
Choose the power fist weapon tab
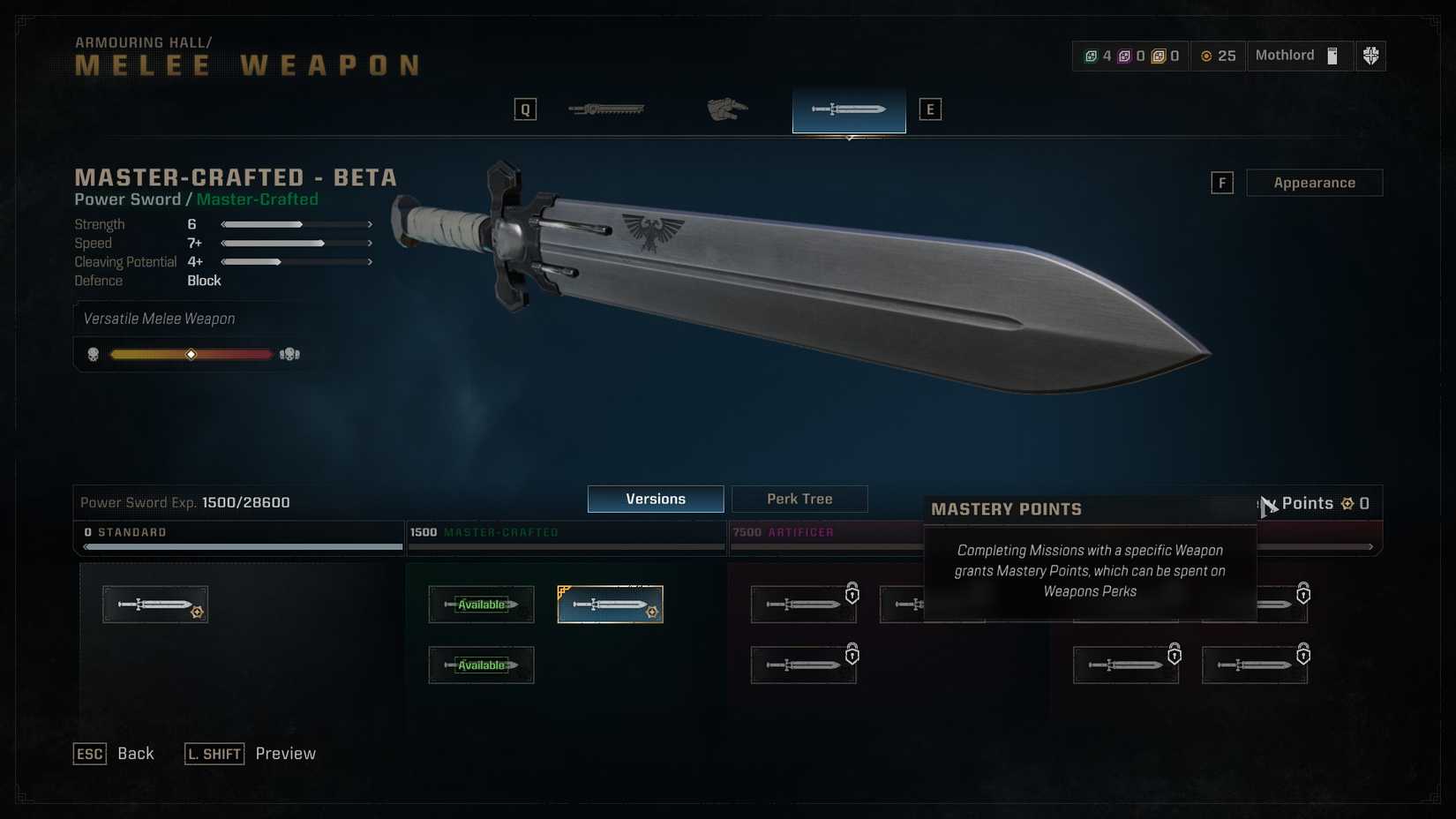[727, 109]
